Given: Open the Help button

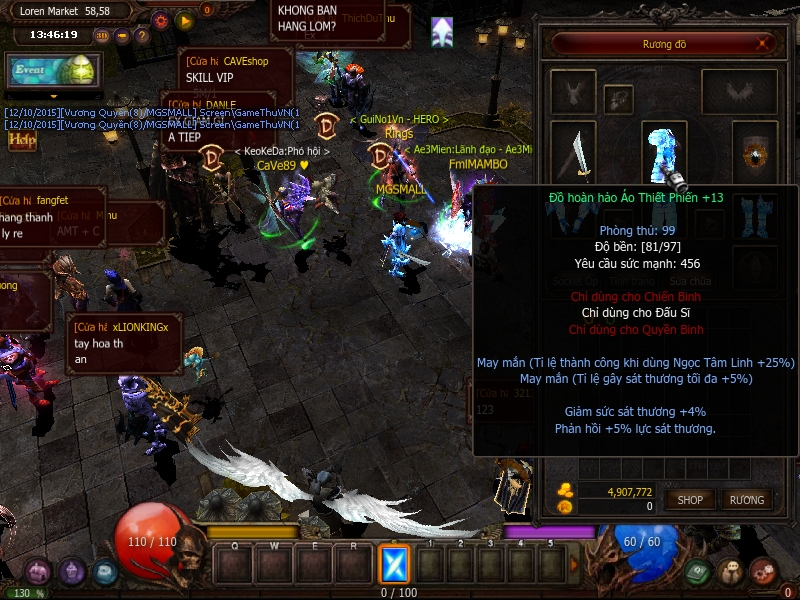Looking at the screenshot, I should click(22, 141).
